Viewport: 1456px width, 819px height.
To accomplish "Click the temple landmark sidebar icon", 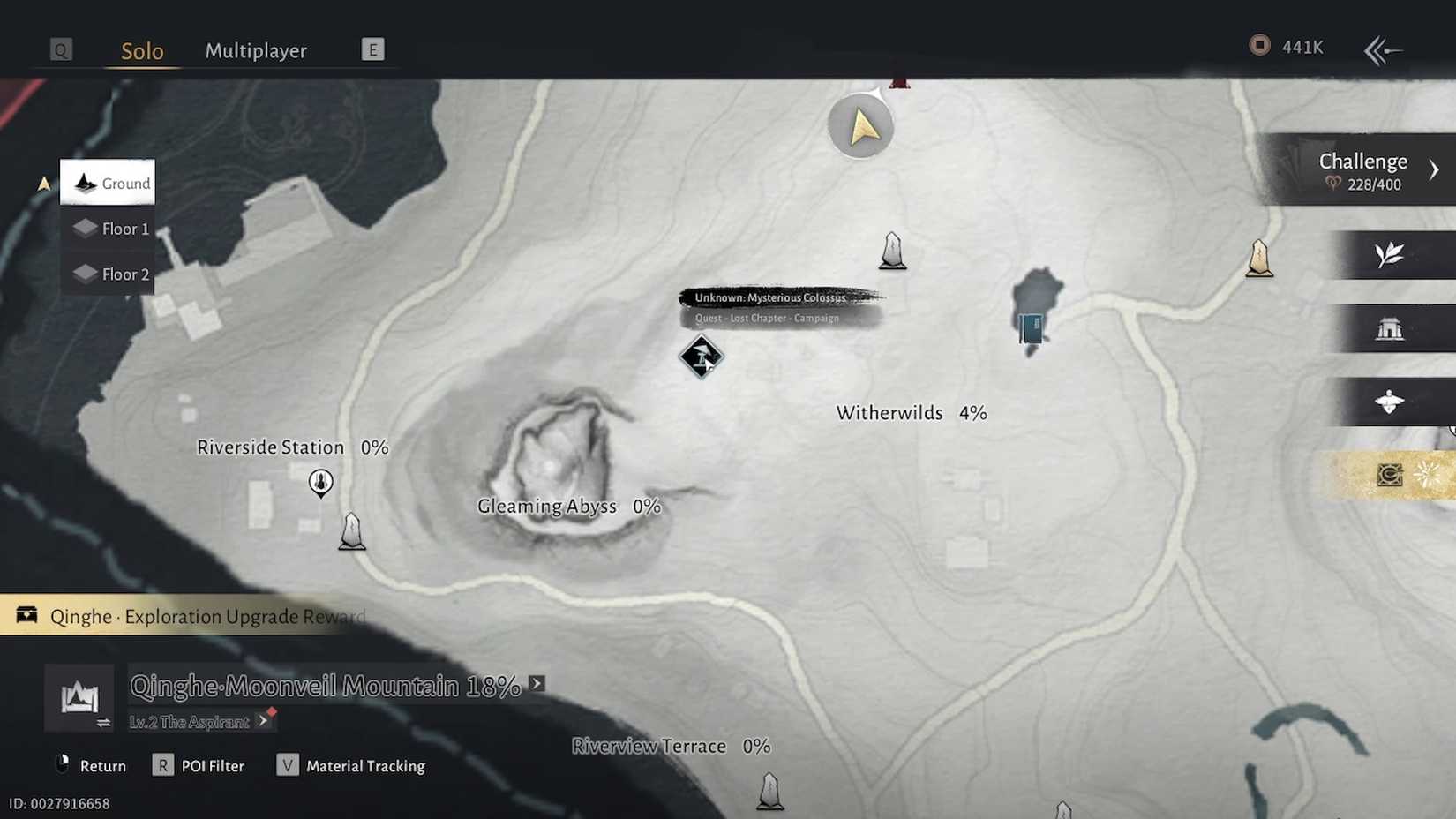I will pos(1390,327).
